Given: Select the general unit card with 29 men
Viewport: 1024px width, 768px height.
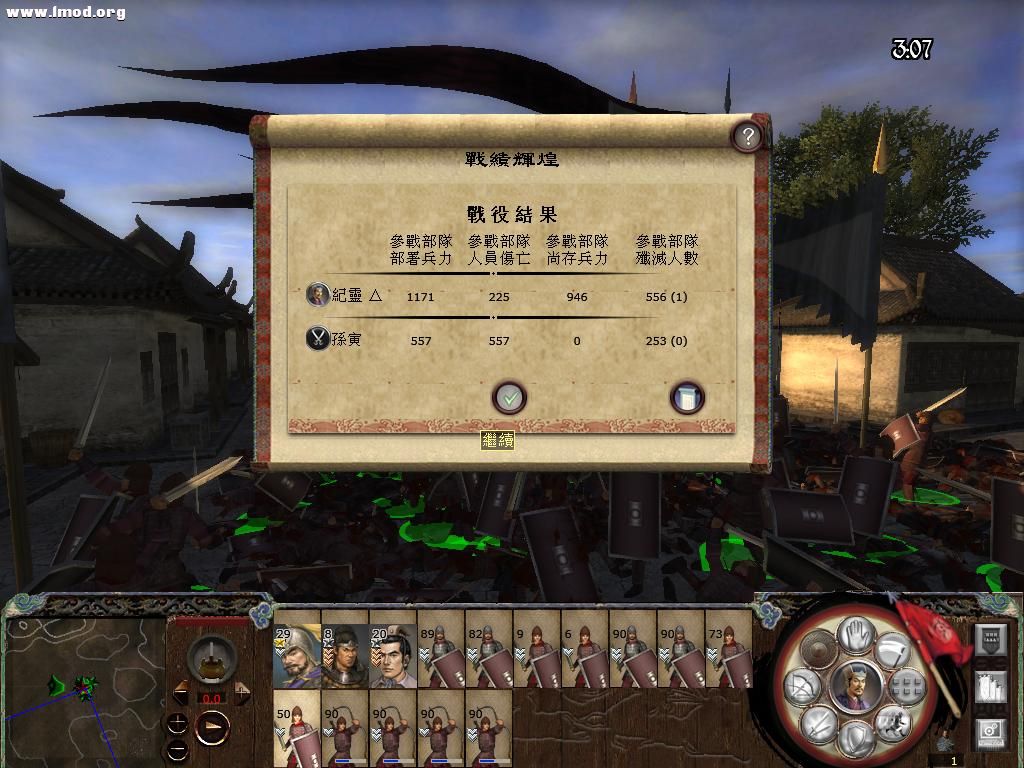Looking at the screenshot, I should pos(297,656).
